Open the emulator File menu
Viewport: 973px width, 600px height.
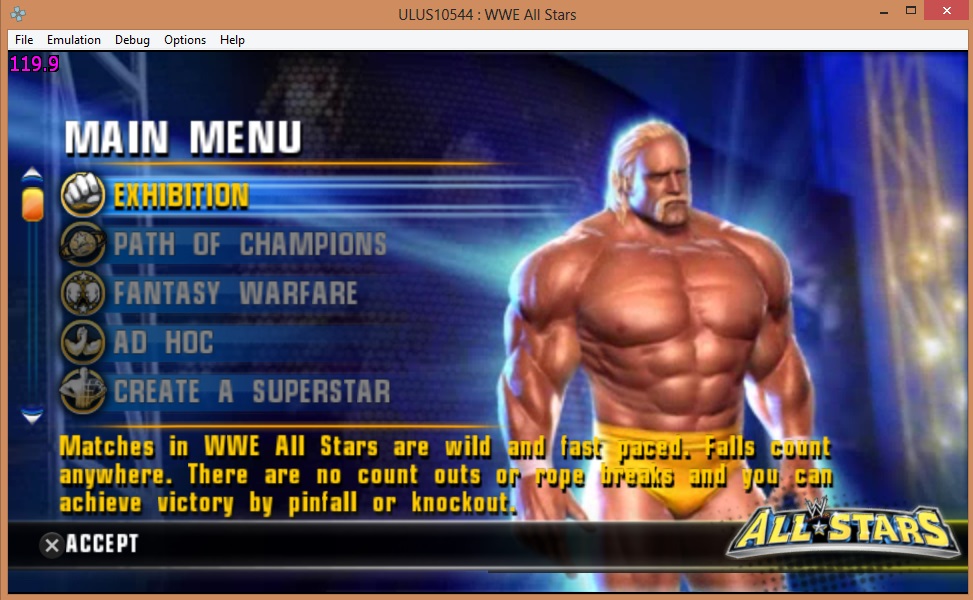pyautogui.click(x=24, y=40)
